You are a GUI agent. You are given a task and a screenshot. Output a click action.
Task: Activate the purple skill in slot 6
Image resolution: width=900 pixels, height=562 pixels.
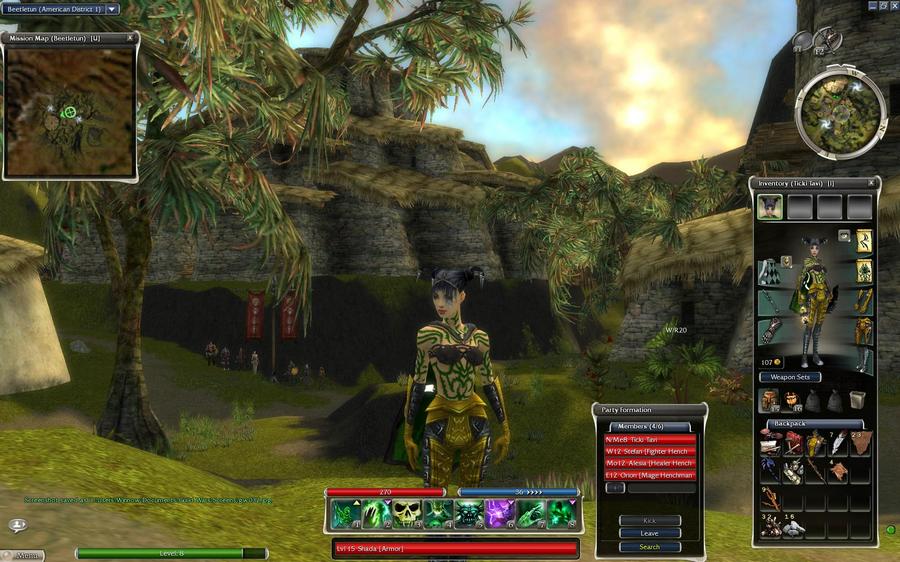pos(499,513)
